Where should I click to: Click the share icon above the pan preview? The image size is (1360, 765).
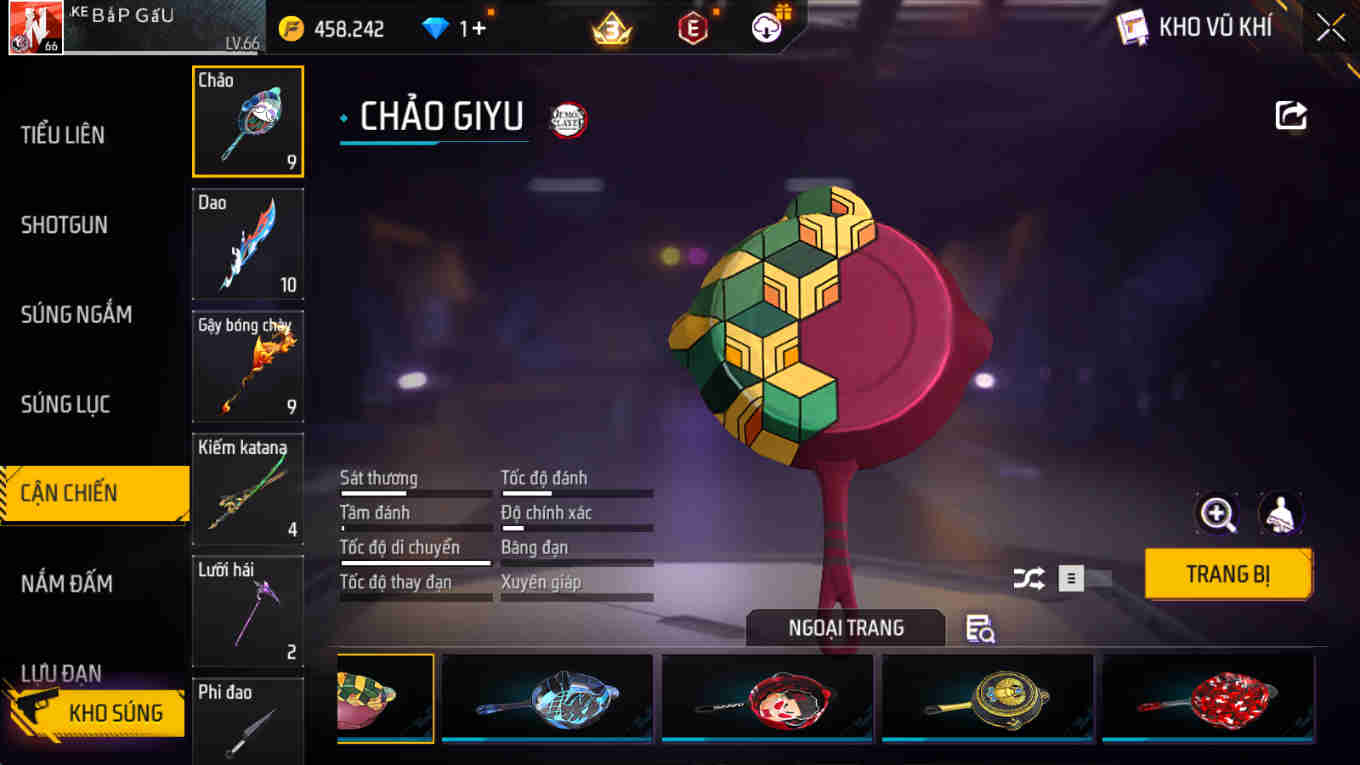click(x=1290, y=115)
